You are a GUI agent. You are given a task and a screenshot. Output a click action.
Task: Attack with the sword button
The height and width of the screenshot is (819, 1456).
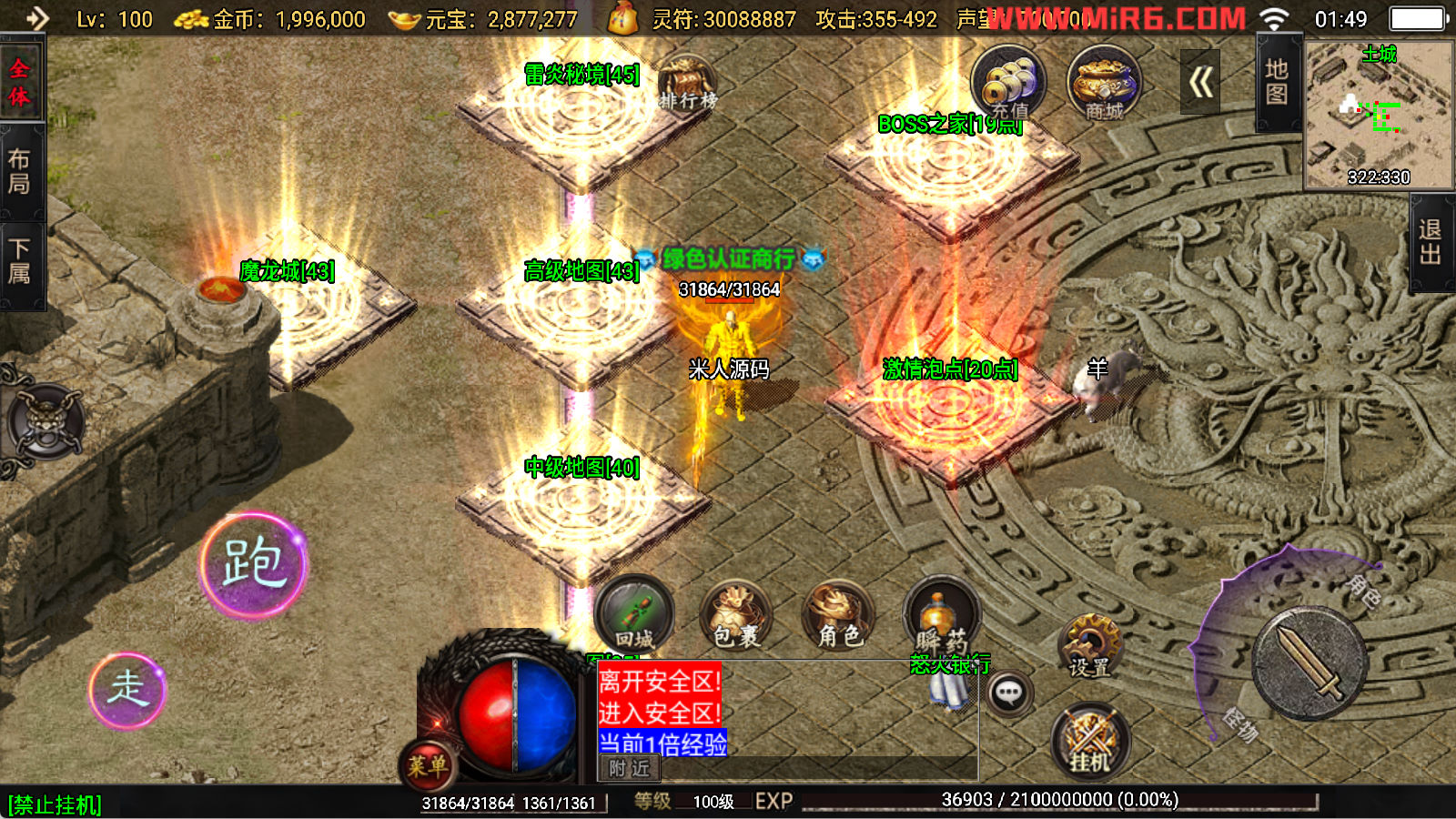1309,662
